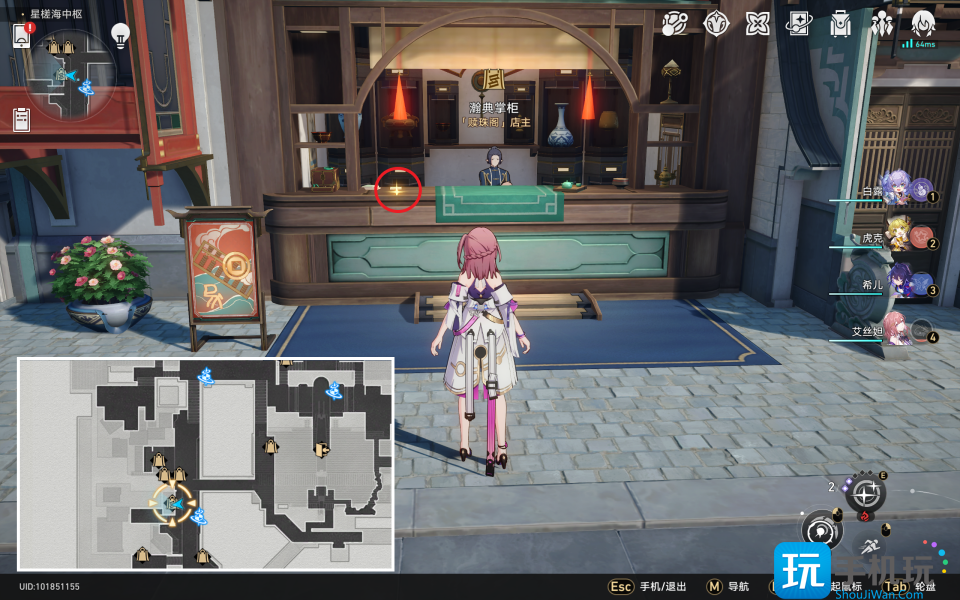Use the crosshair technique skill button
960x600 pixels.
click(x=866, y=492)
